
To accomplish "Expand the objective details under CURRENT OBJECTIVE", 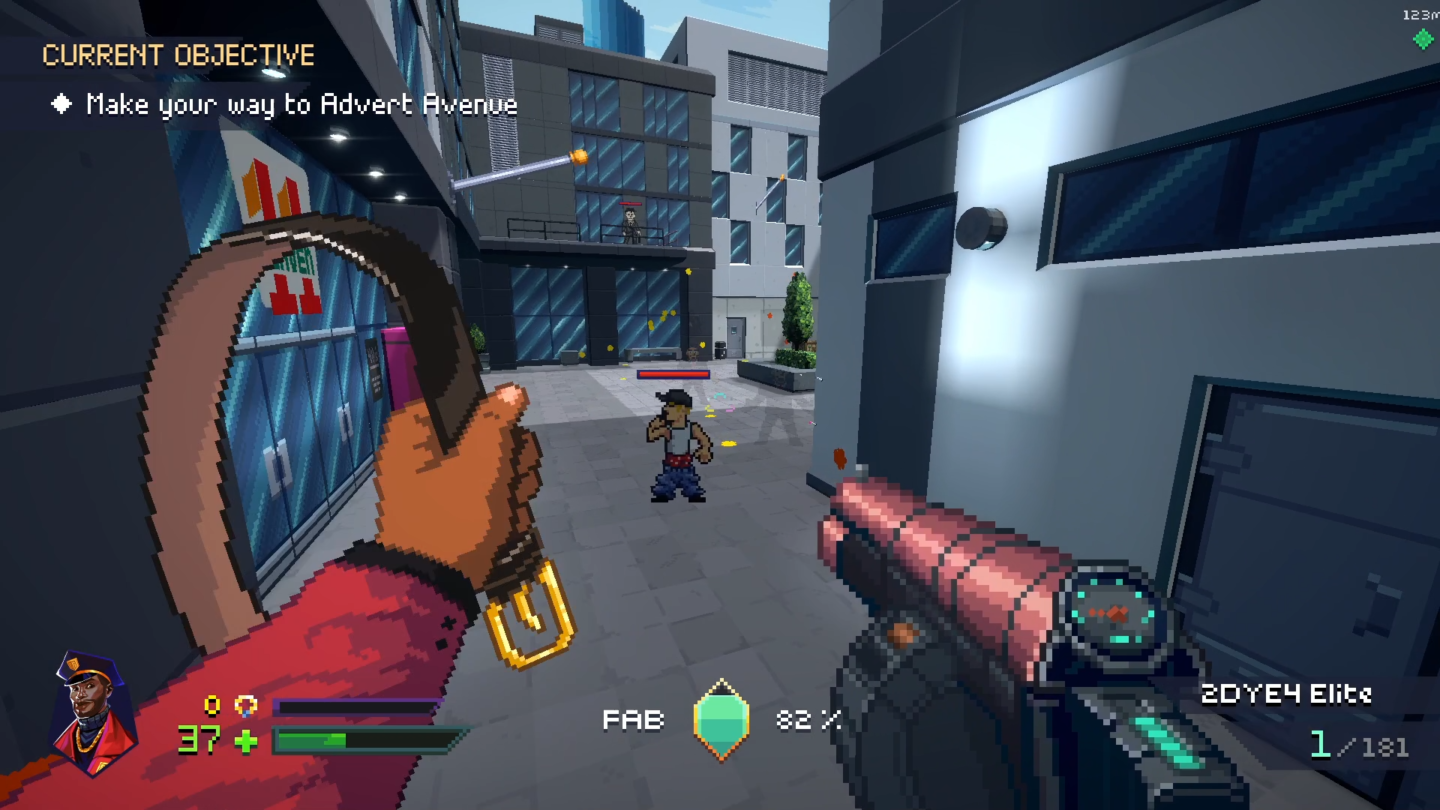I will click(x=300, y=104).
